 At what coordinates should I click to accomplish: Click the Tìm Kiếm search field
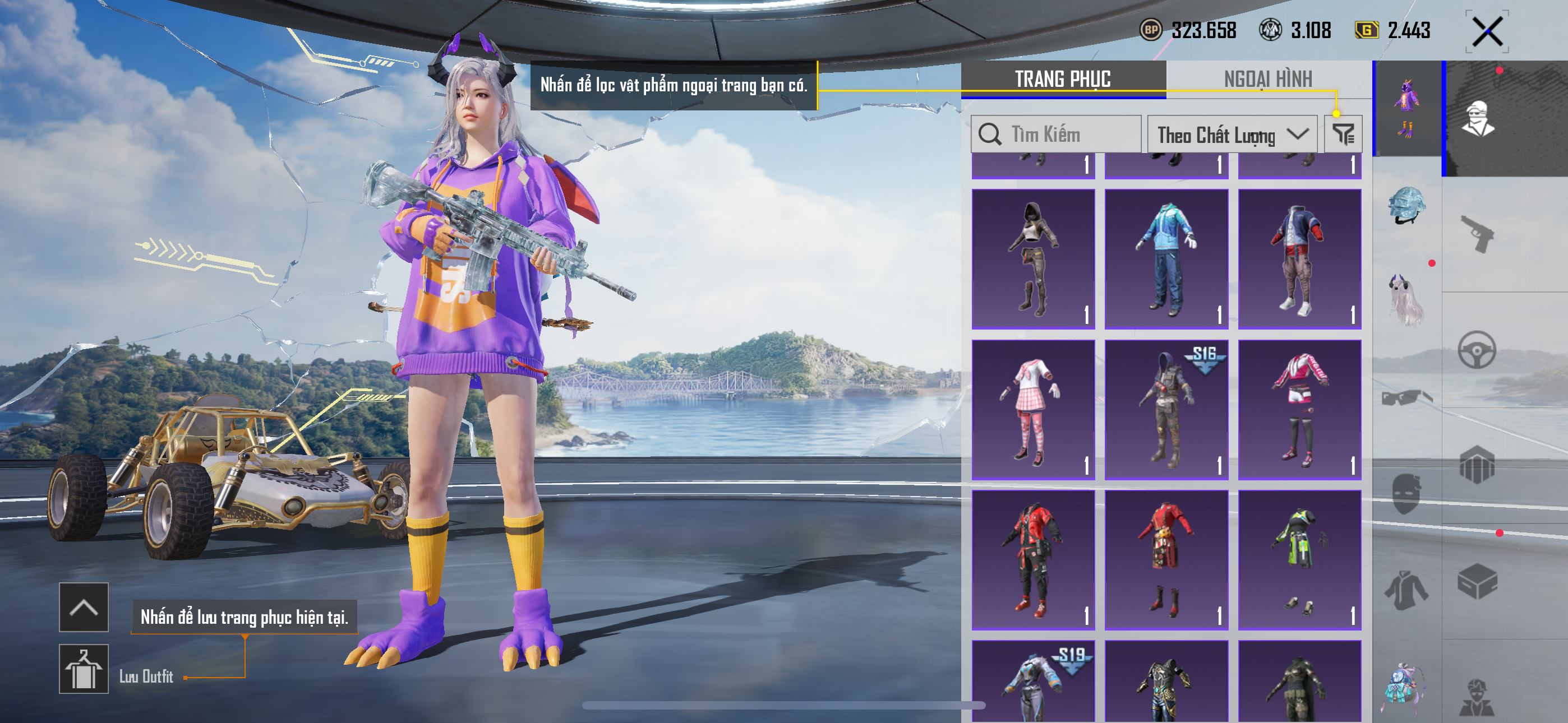[x=1055, y=134]
